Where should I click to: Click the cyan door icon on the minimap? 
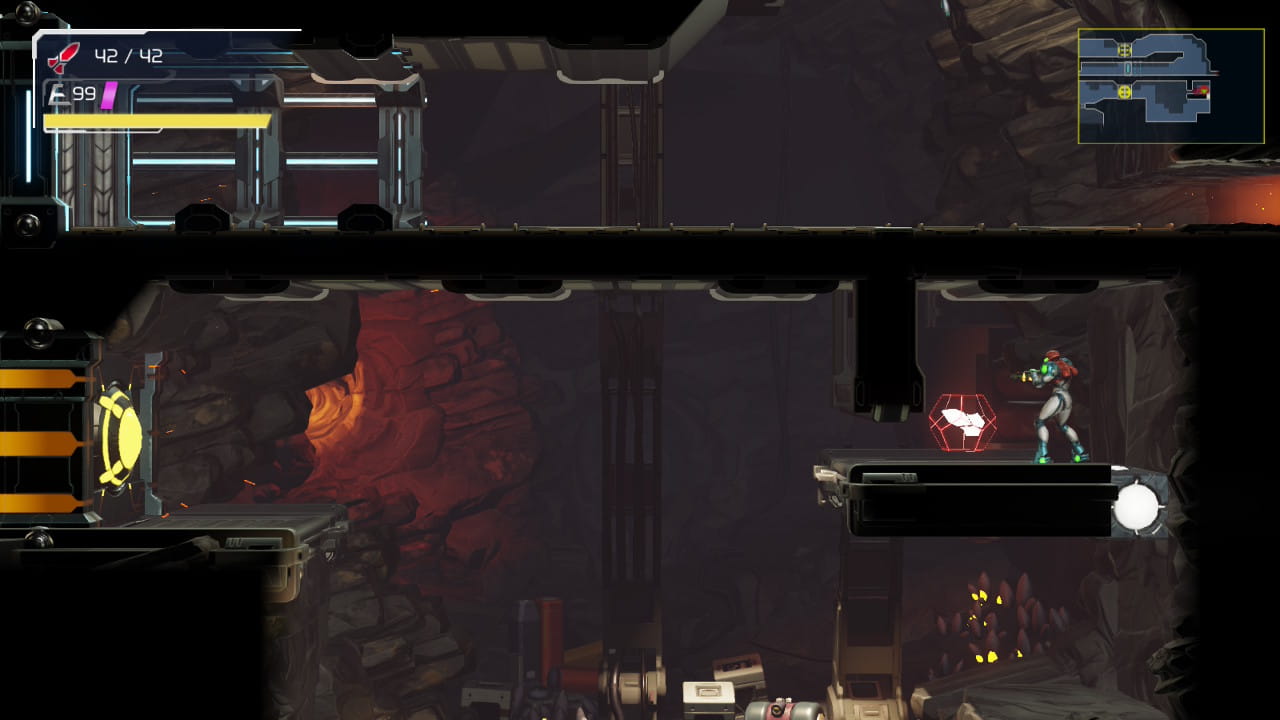click(x=1128, y=68)
